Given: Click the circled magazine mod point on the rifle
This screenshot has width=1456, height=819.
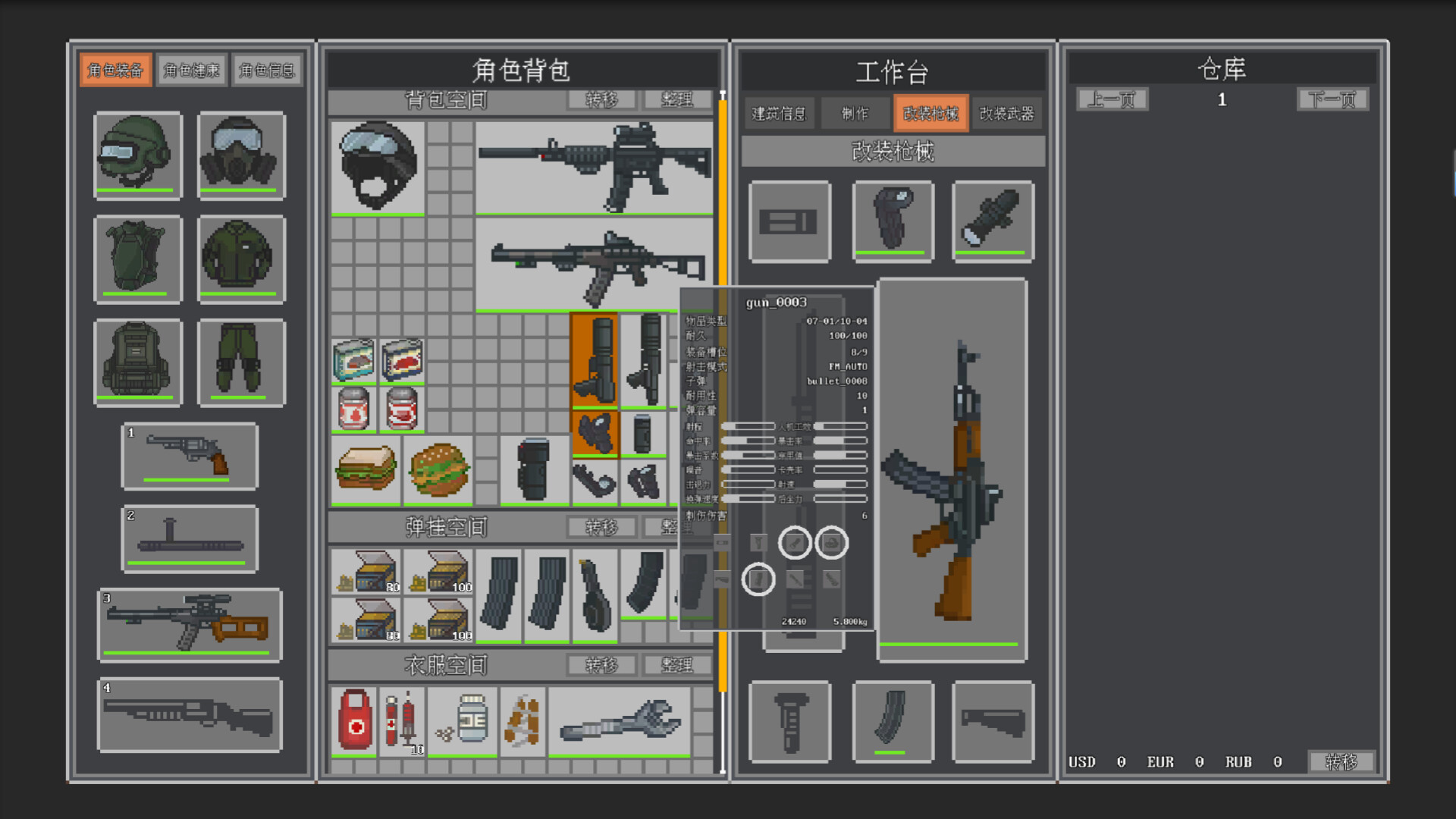Looking at the screenshot, I should [x=759, y=579].
